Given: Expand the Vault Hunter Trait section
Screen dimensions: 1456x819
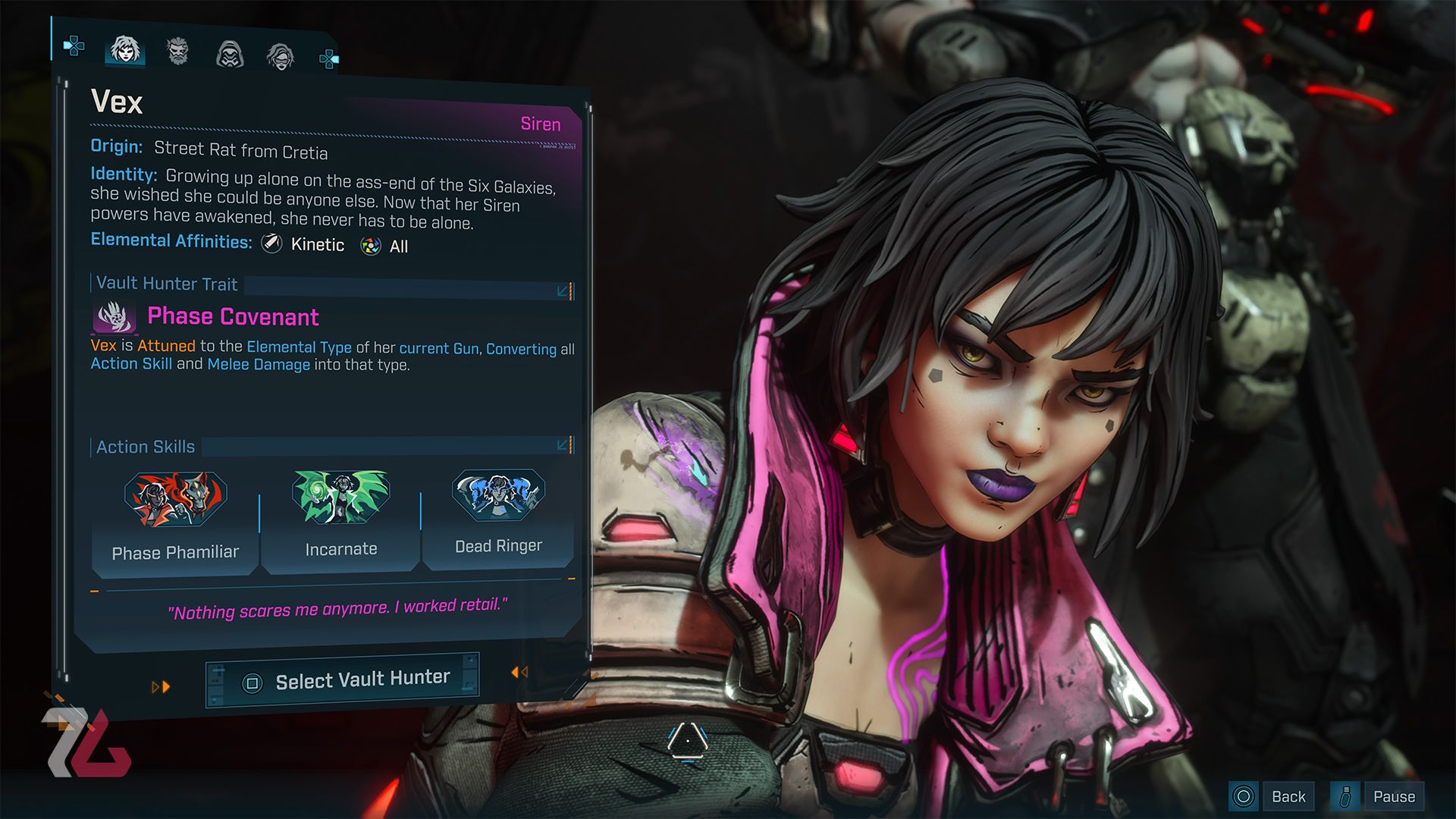Looking at the screenshot, I should (563, 291).
